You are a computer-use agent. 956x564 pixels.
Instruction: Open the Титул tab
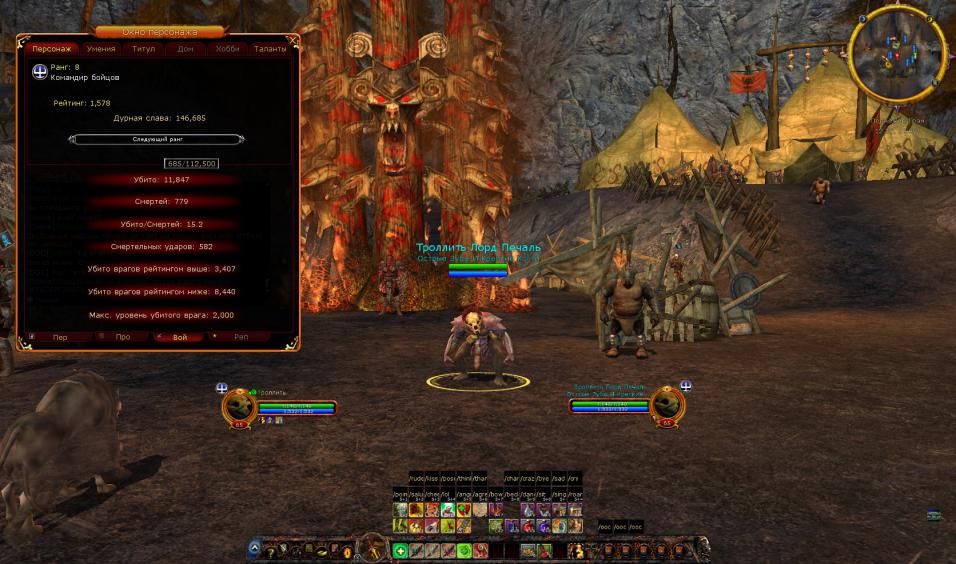tap(143, 48)
